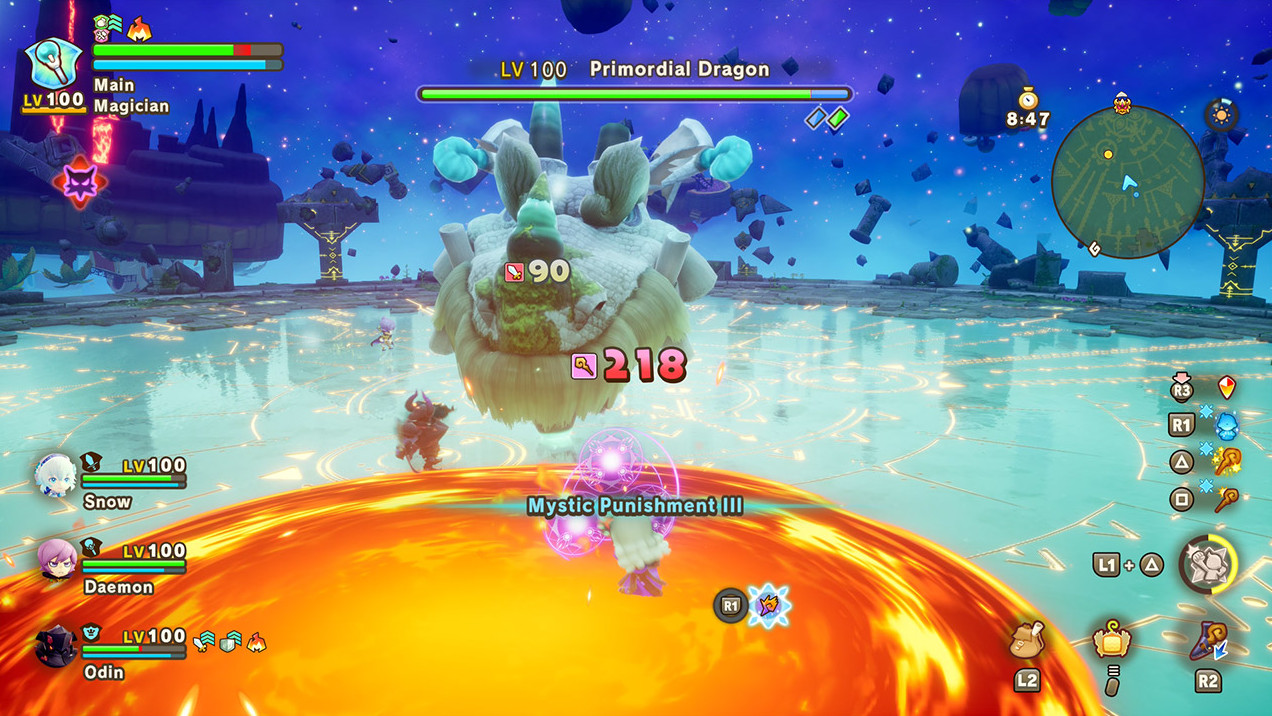
Task: Activate the blue spirit summon skill
Action: (1226, 426)
